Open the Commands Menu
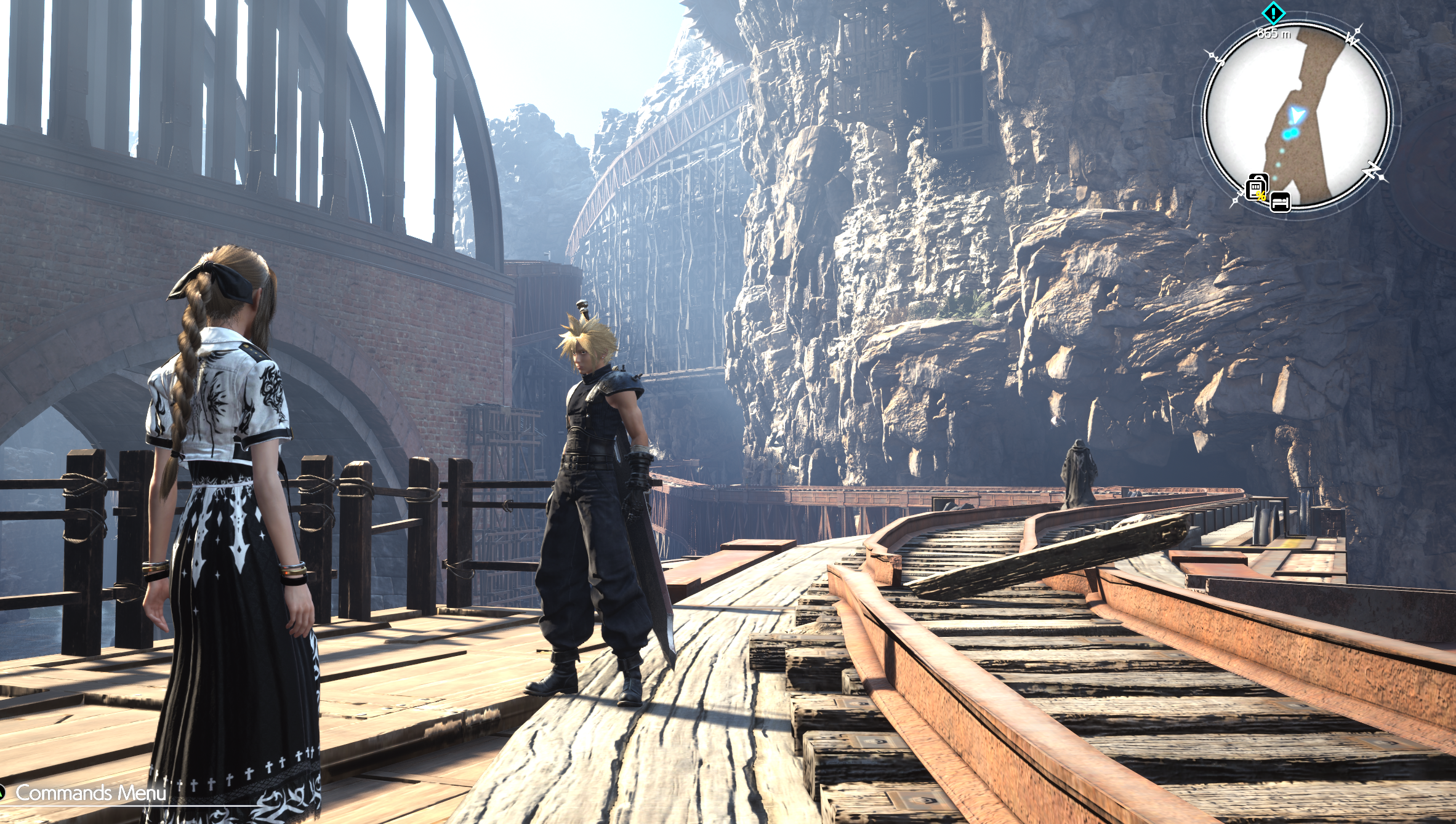This screenshot has height=824, width=1456. (x=90, y=793)
